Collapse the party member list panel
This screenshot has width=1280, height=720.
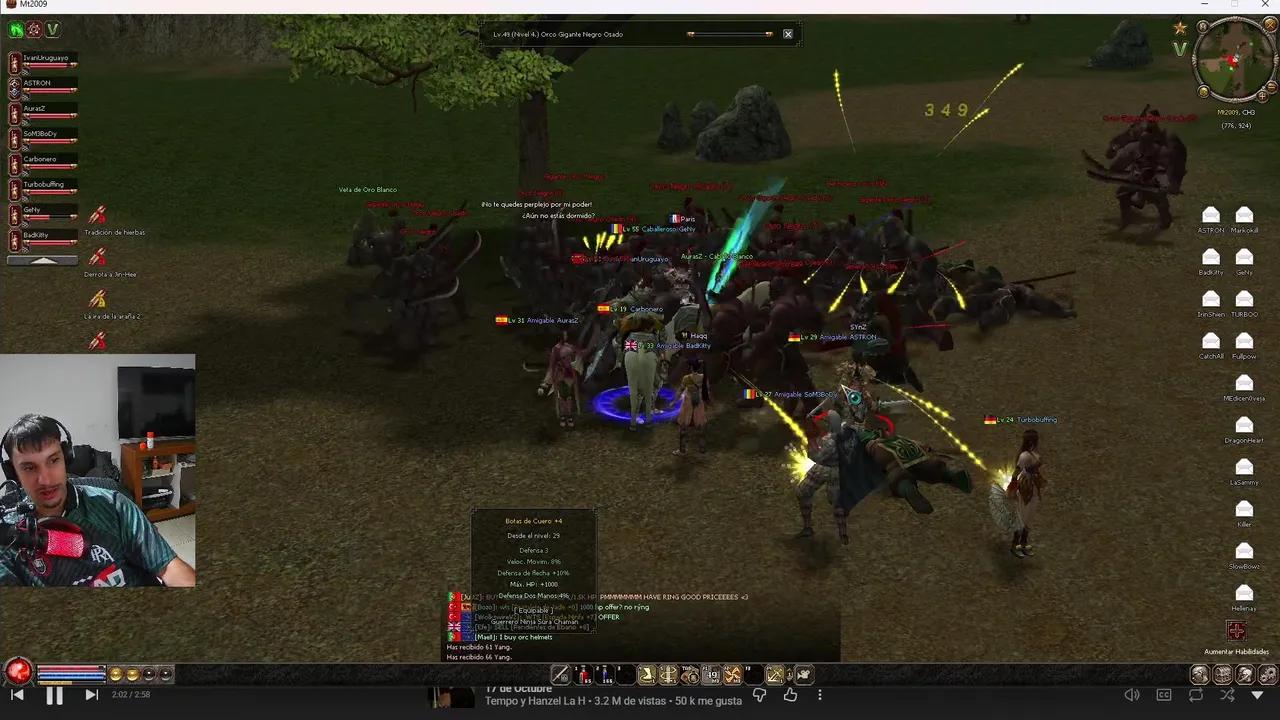tap(42, 260)
